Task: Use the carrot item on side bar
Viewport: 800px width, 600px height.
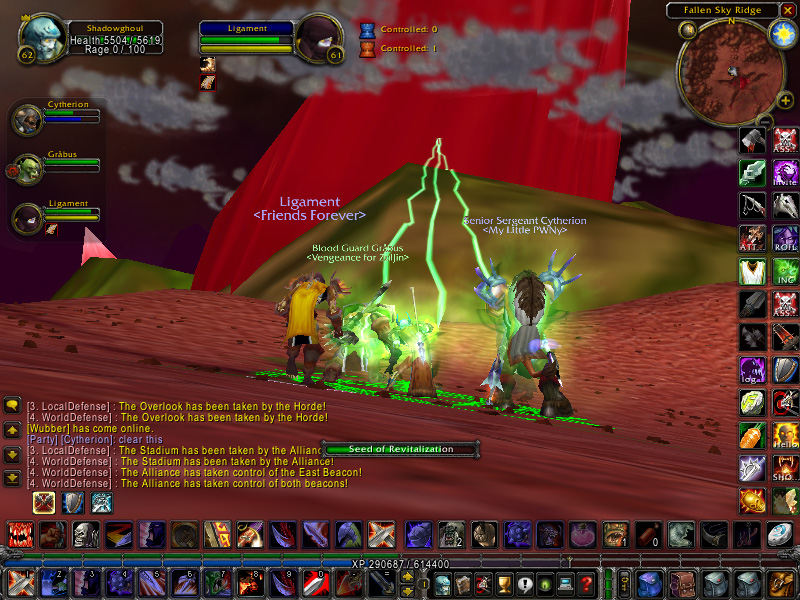Action: pyautogui.click(x=754, y=436)
